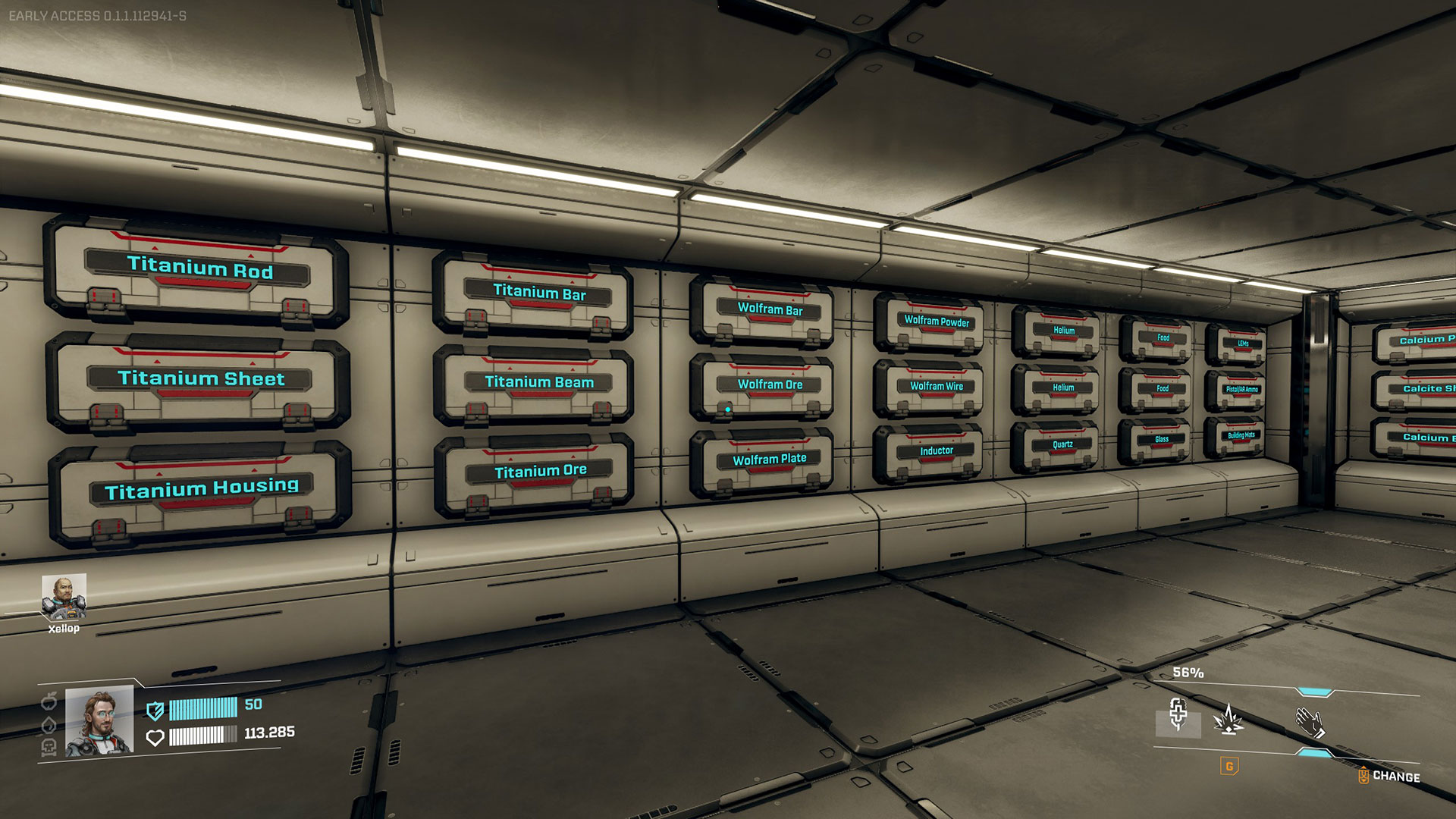Click the skull and crossbones status icon
Viewport: 1456px width, 819px height.
coord(49,748)
